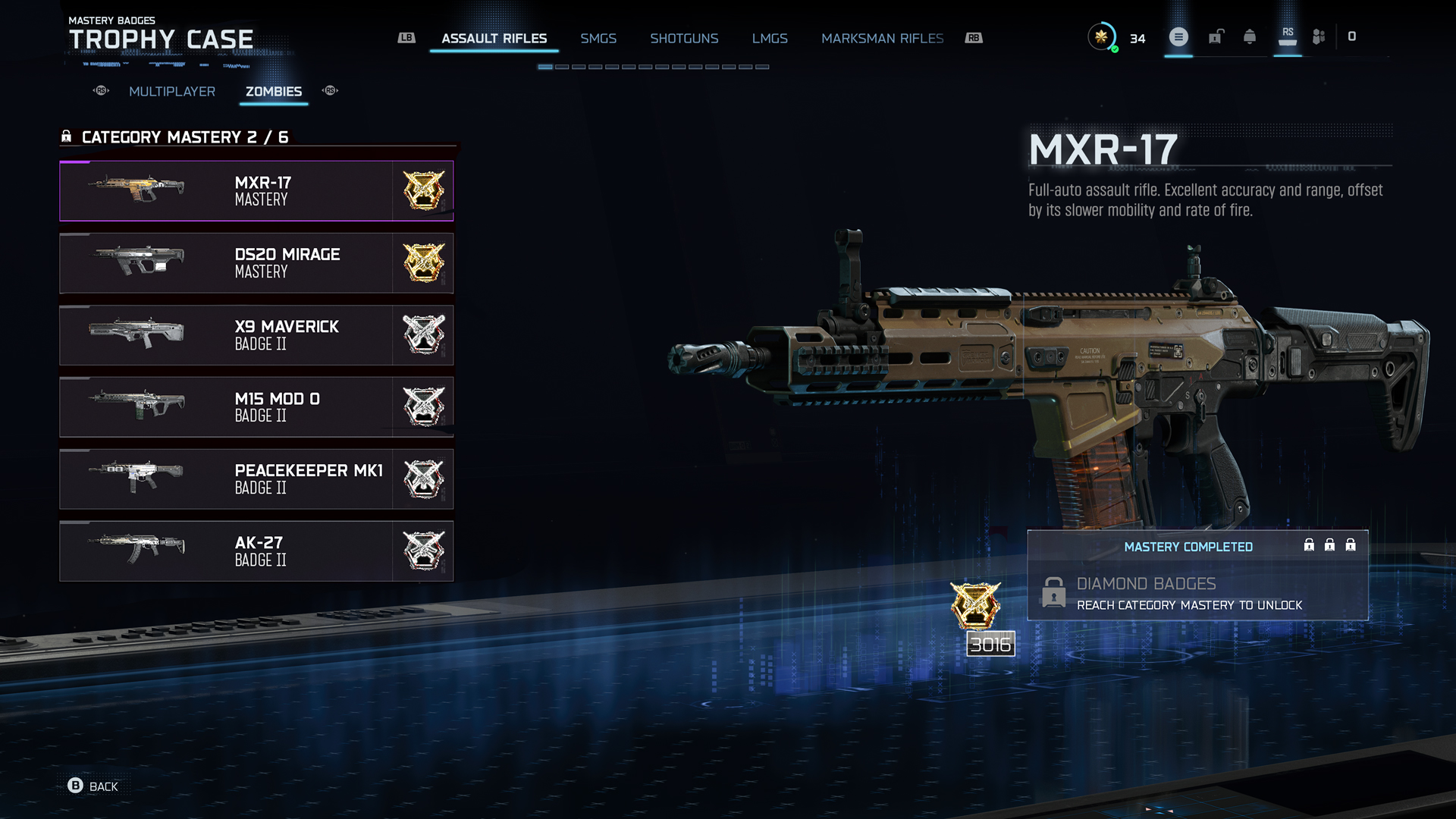This screenshot has width=1456, height=819.
Task: Go back with the Back button
Action: [93, 786]
